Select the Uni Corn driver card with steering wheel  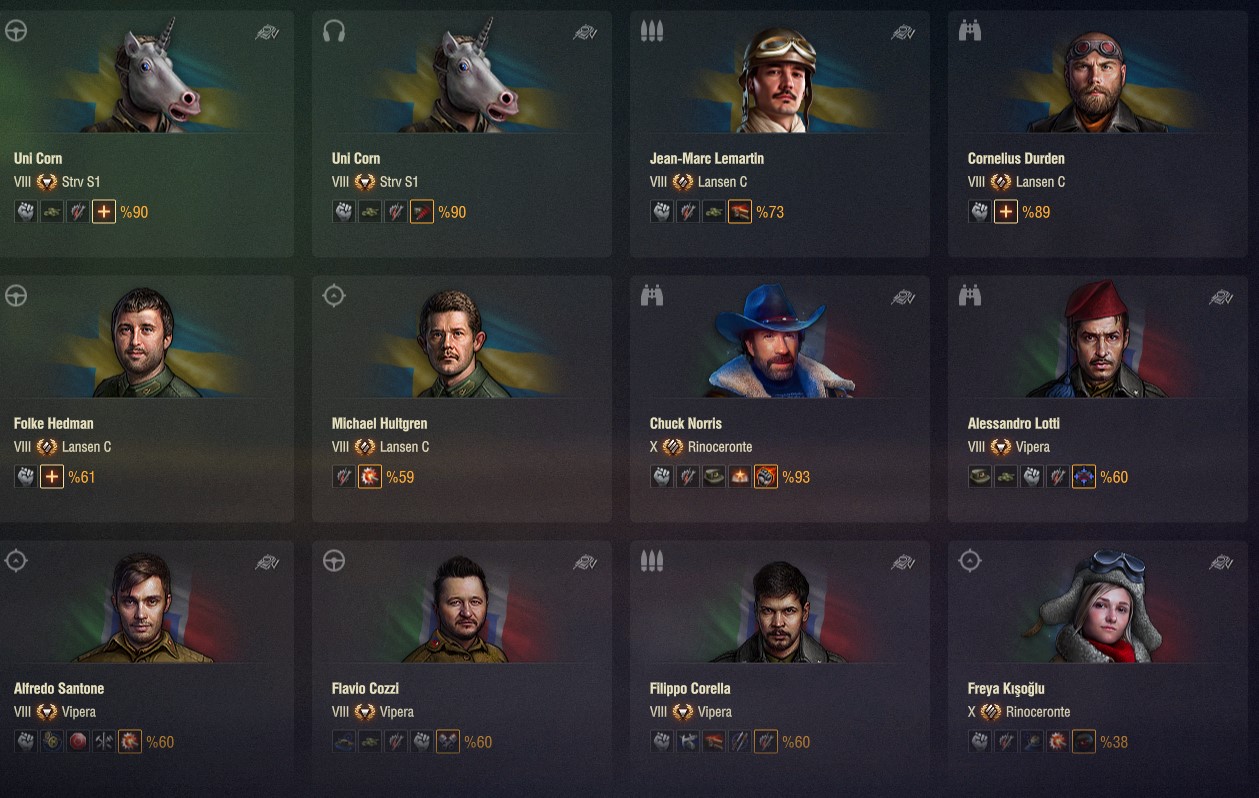146,134
